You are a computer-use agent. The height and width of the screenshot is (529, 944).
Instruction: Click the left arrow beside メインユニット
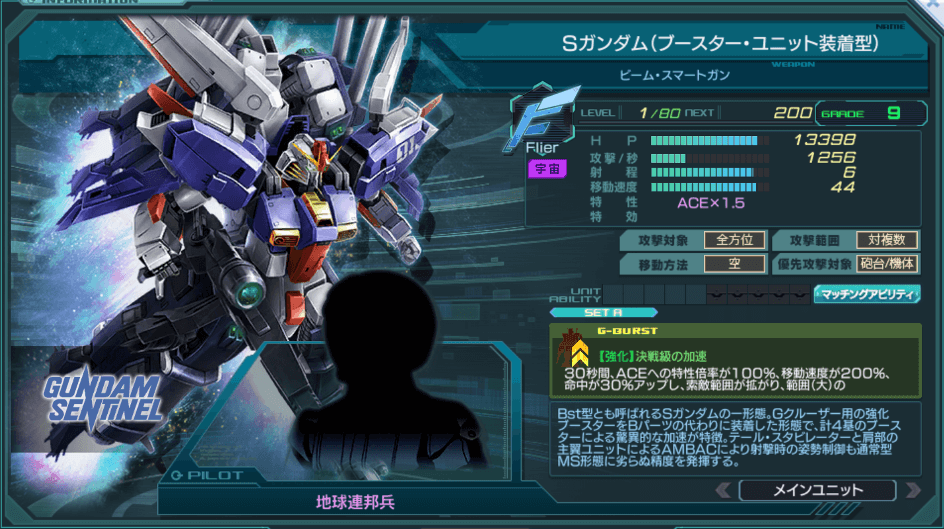pyautogui.click(x=723, y=490)
